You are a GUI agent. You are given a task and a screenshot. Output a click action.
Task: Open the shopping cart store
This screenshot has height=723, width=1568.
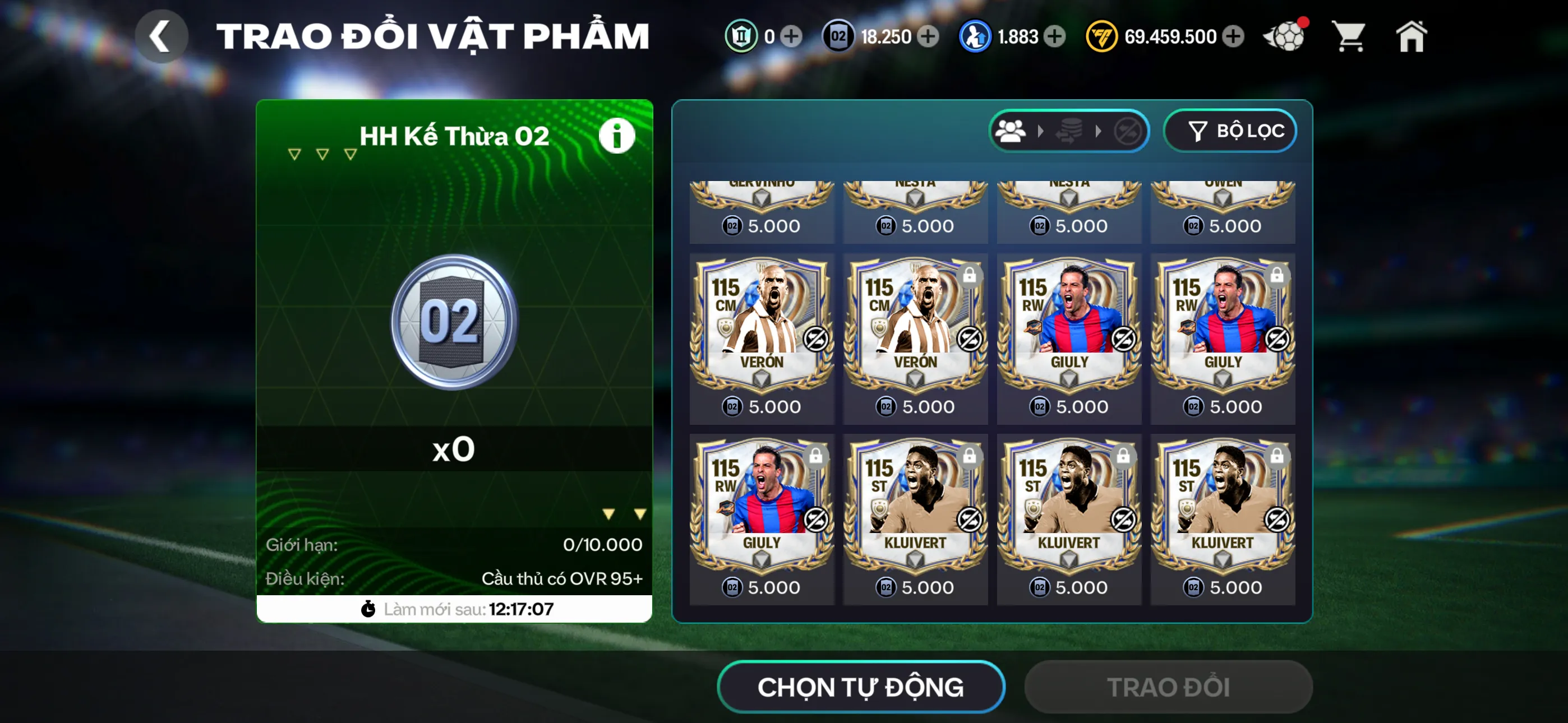coord(1349,36)
